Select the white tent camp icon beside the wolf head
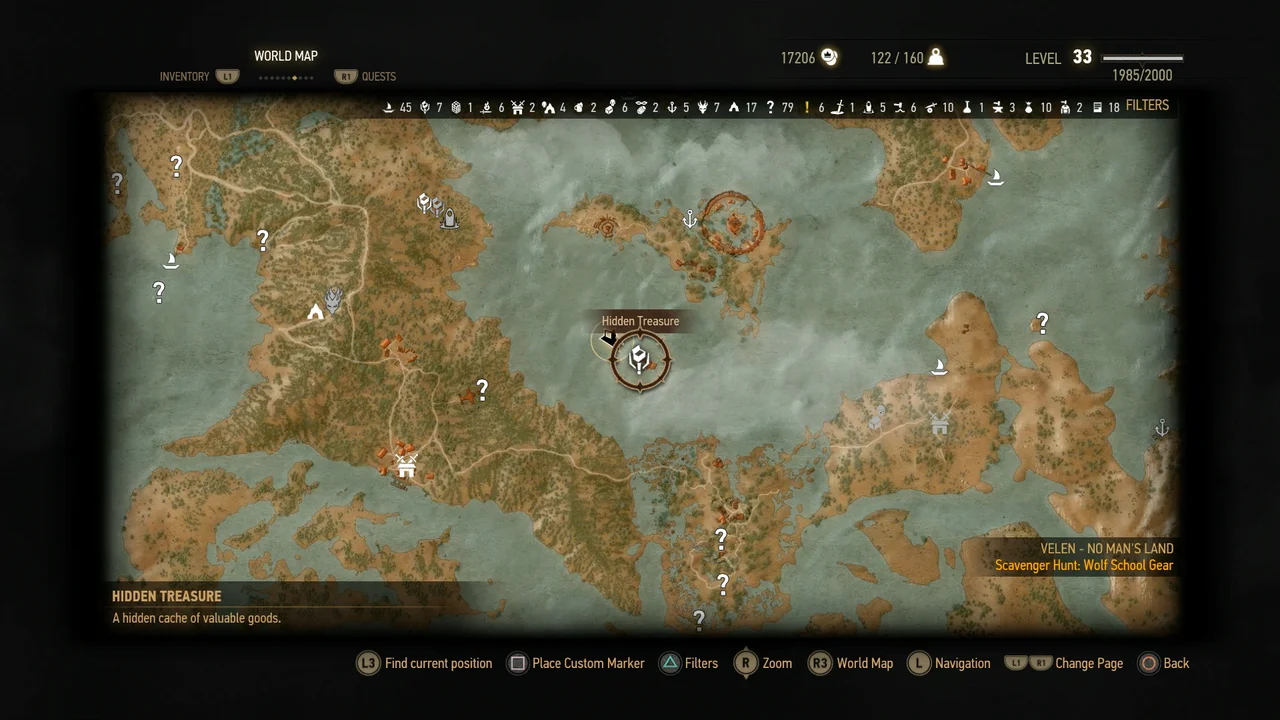The height and width of the screenshot is (720, 1280). 314,314
